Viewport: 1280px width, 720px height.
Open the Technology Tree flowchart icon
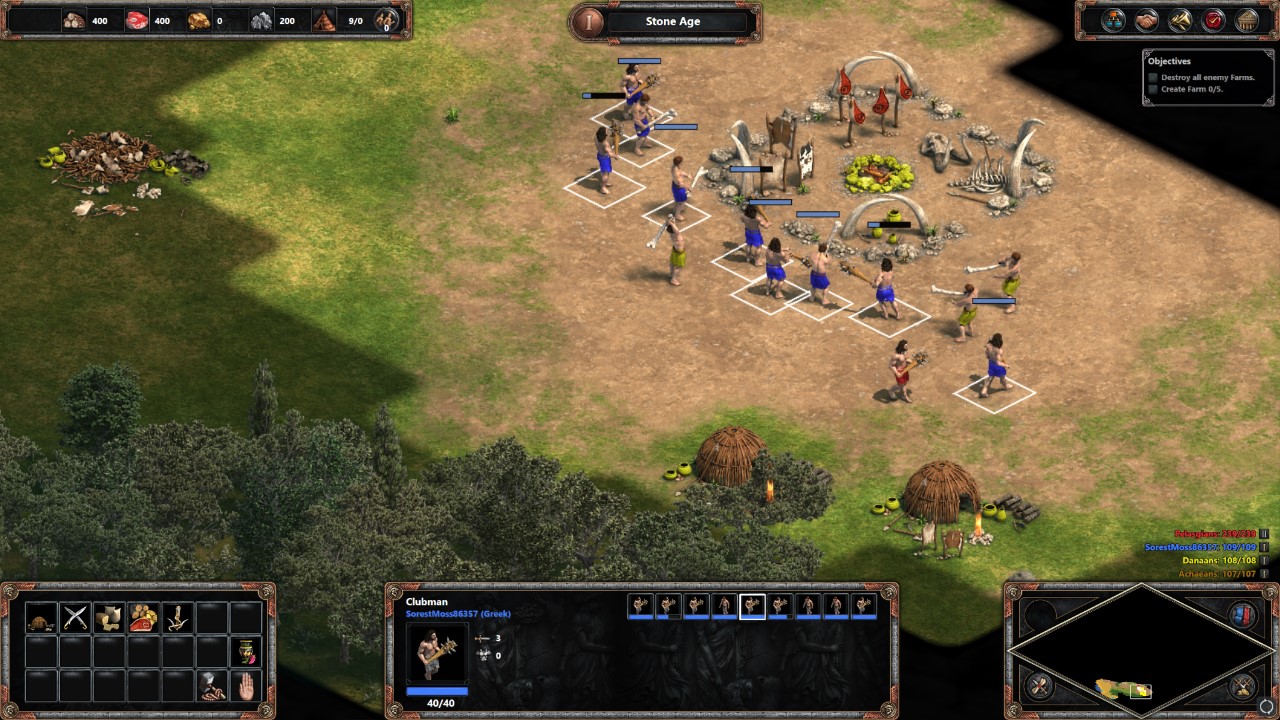click(1114, 19)
